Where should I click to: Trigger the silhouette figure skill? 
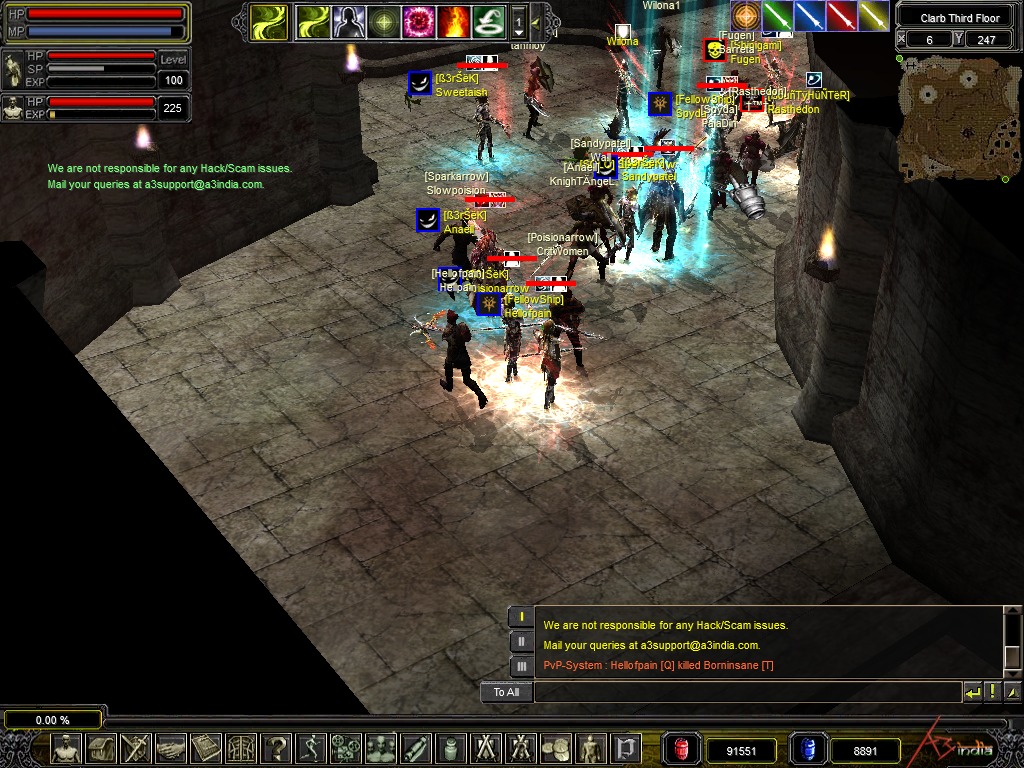click(x=347, y=20)
